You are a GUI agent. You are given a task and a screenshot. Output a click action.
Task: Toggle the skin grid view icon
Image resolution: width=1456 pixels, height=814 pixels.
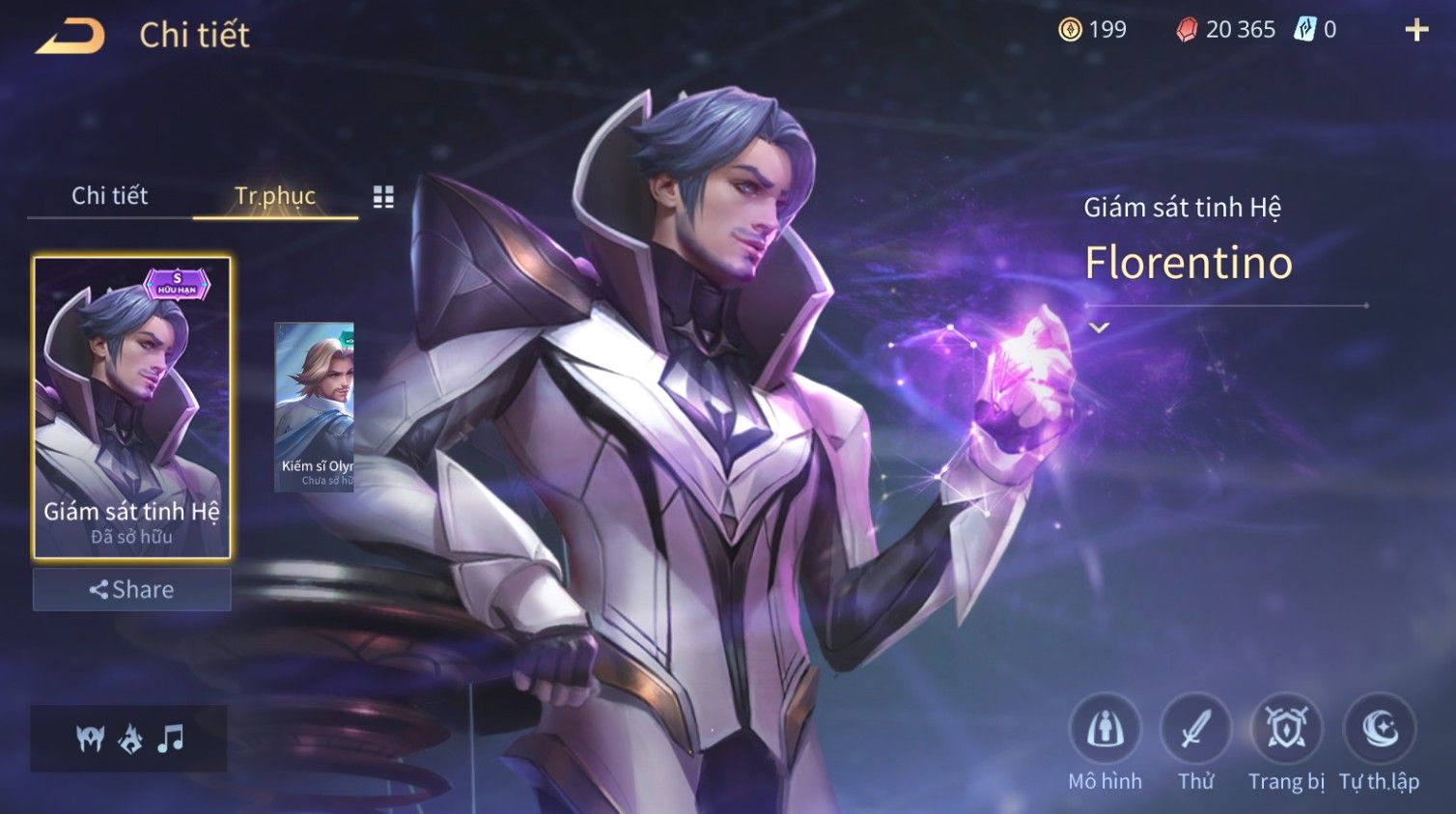(383, 197)
